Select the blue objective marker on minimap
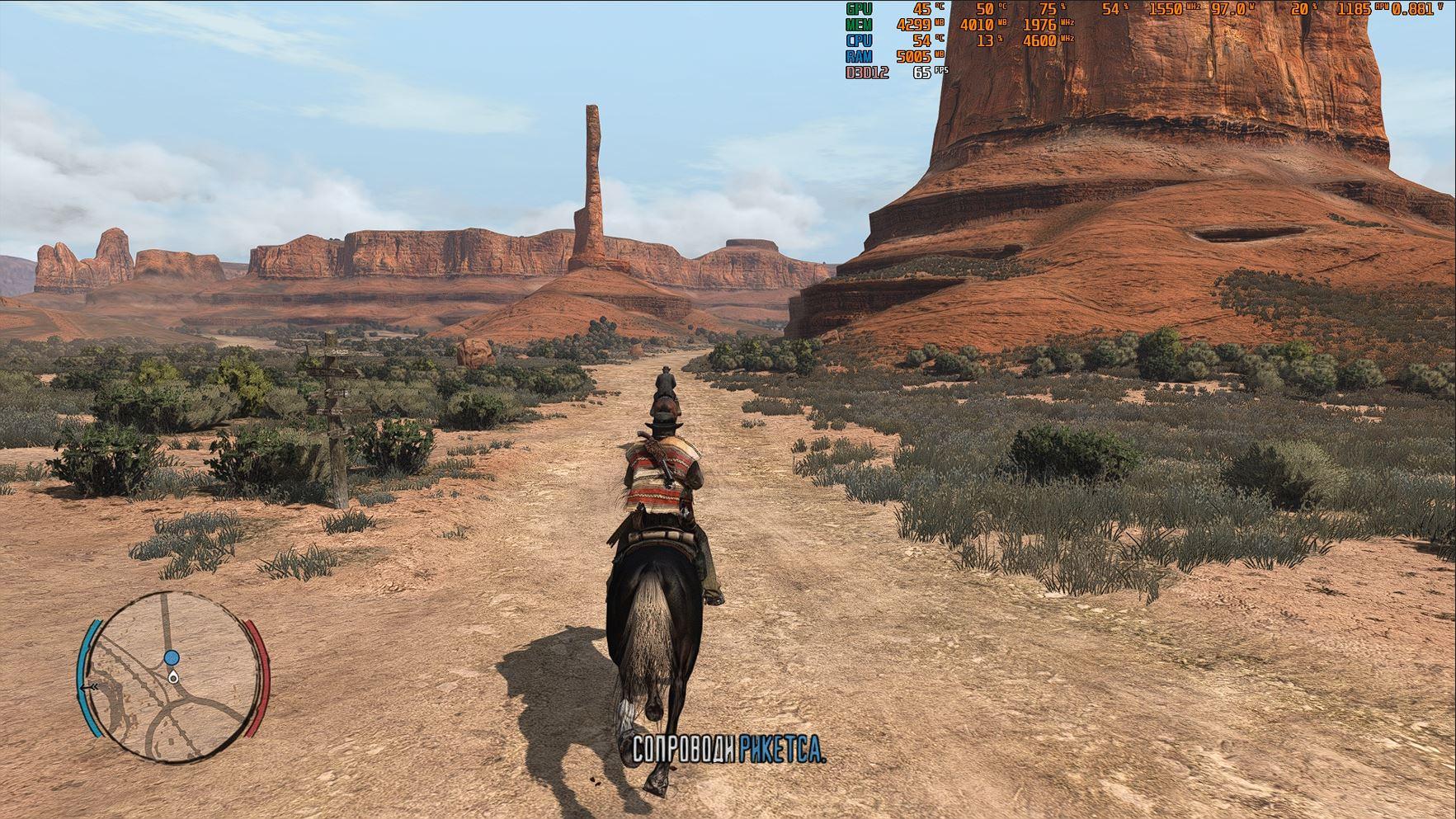 click(x=172, y=657)
